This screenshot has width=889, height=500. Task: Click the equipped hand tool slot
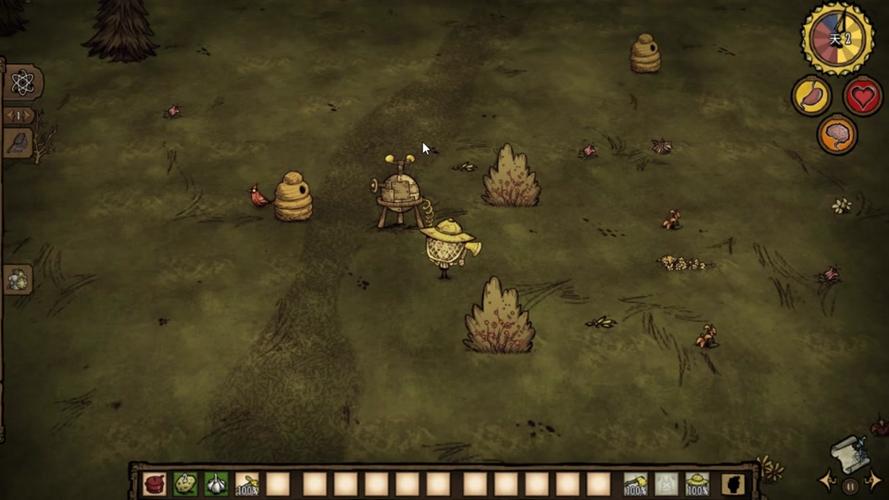[x=635, y=485]
